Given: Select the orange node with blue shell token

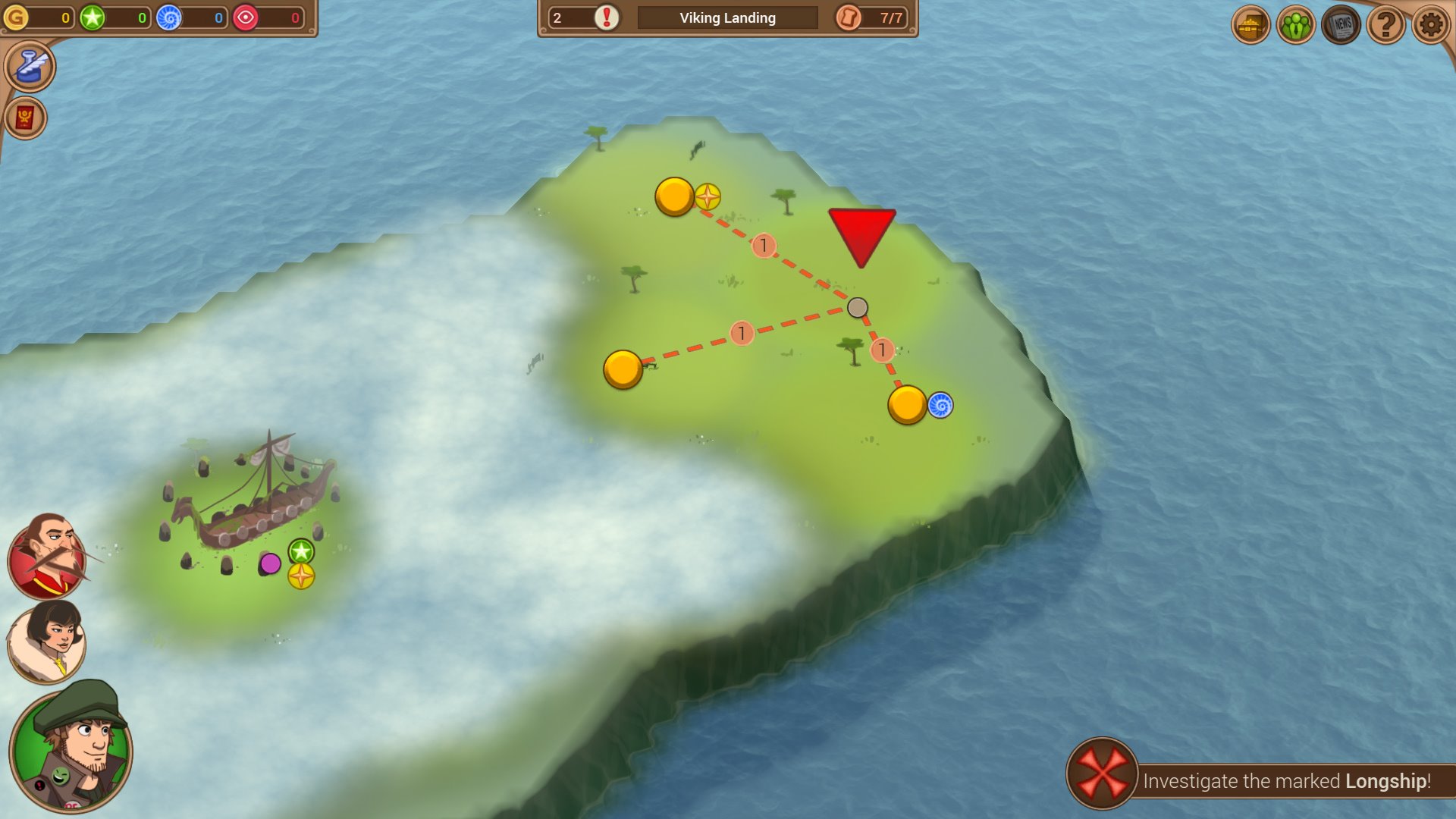Looking at the screenshot, I should tap(907, 405).
